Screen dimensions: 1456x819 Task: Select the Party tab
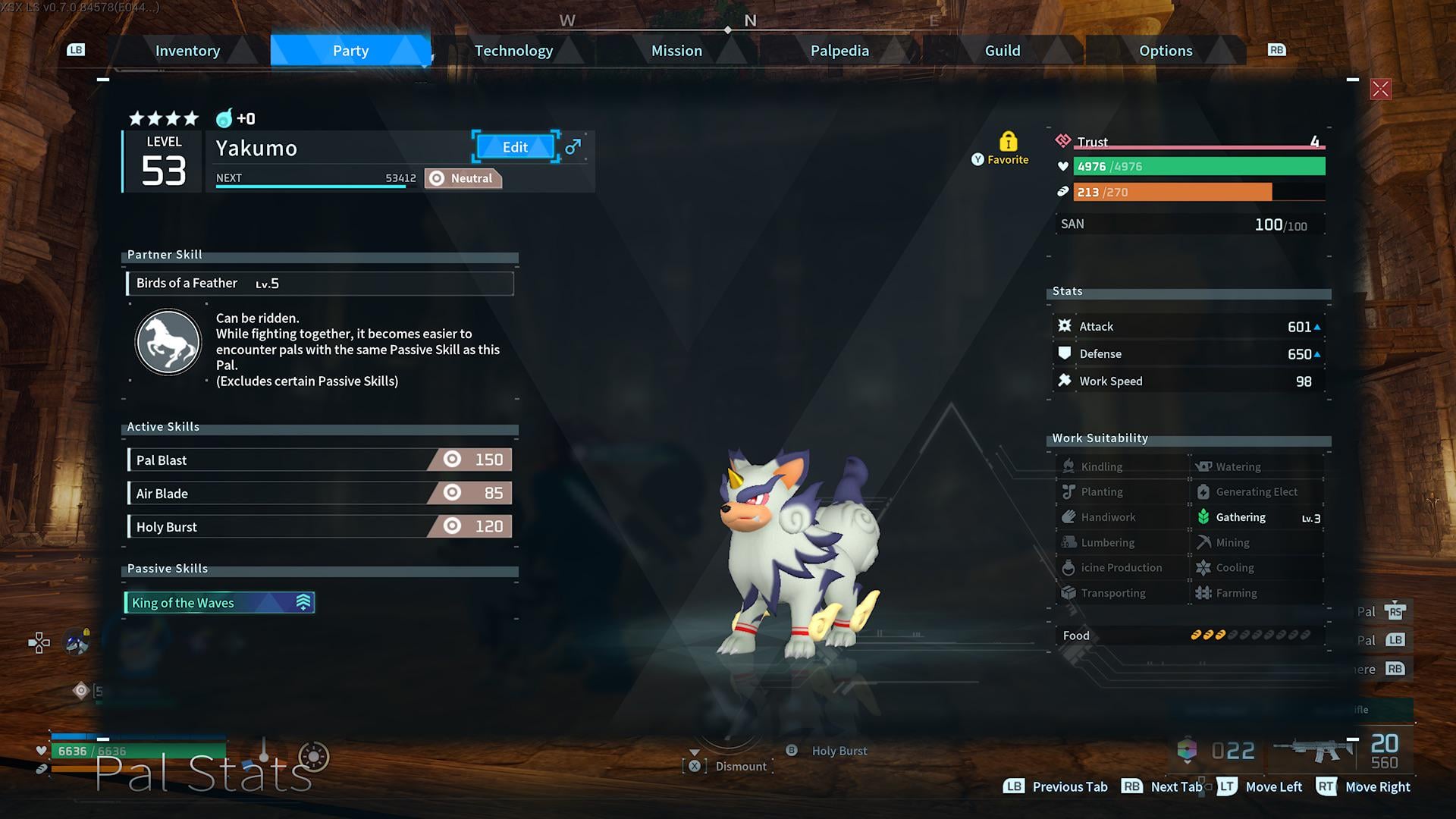pyautogui.click(x=350, y=51)
